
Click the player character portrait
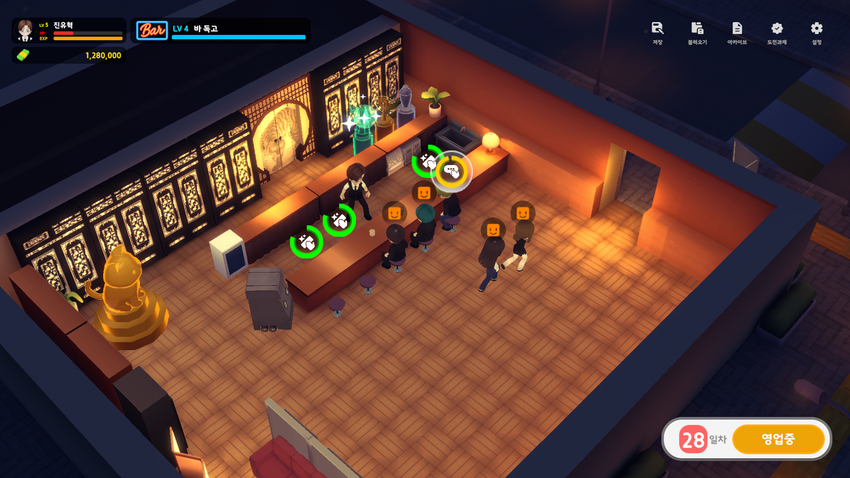point(25,31)
